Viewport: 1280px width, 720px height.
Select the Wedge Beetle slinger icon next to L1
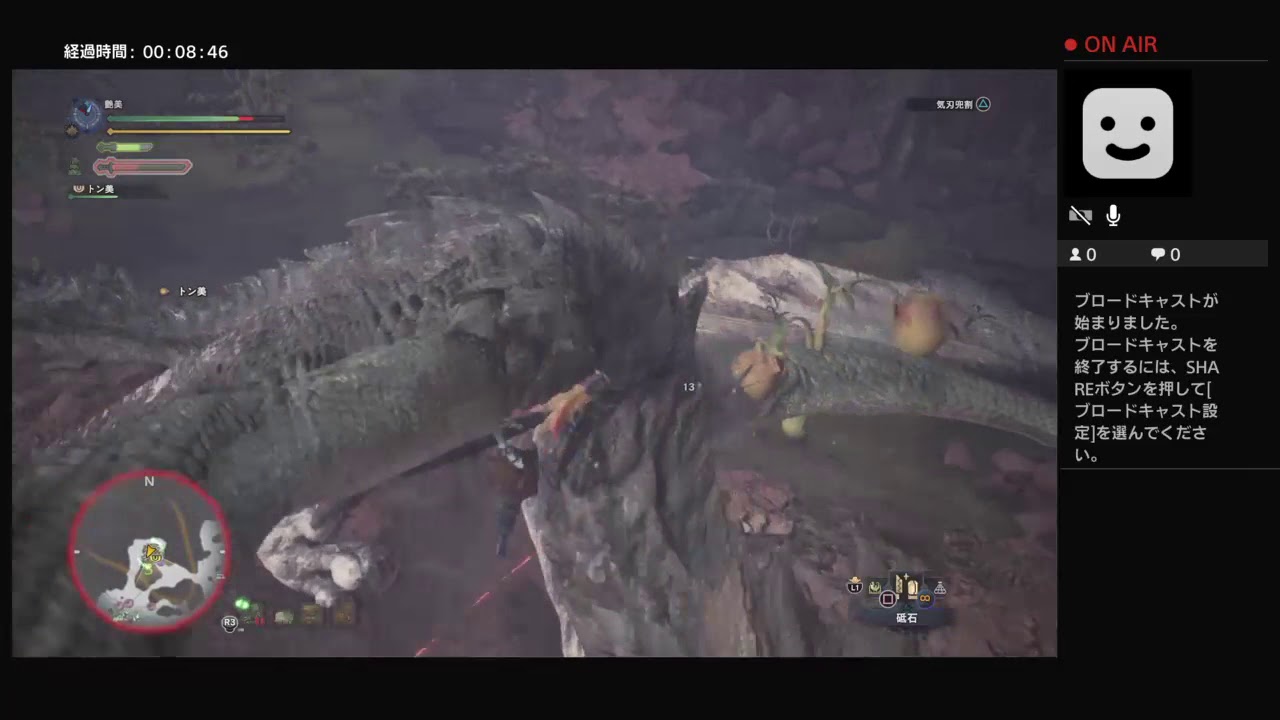click(855, 586)
